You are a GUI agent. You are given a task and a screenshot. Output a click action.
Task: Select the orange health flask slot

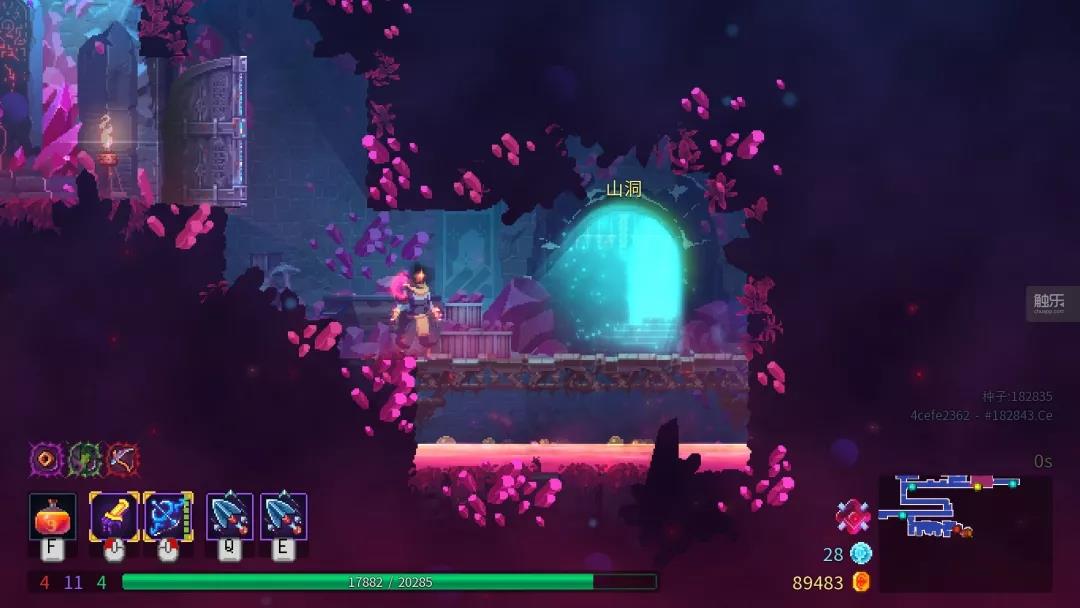click(53, 517)
